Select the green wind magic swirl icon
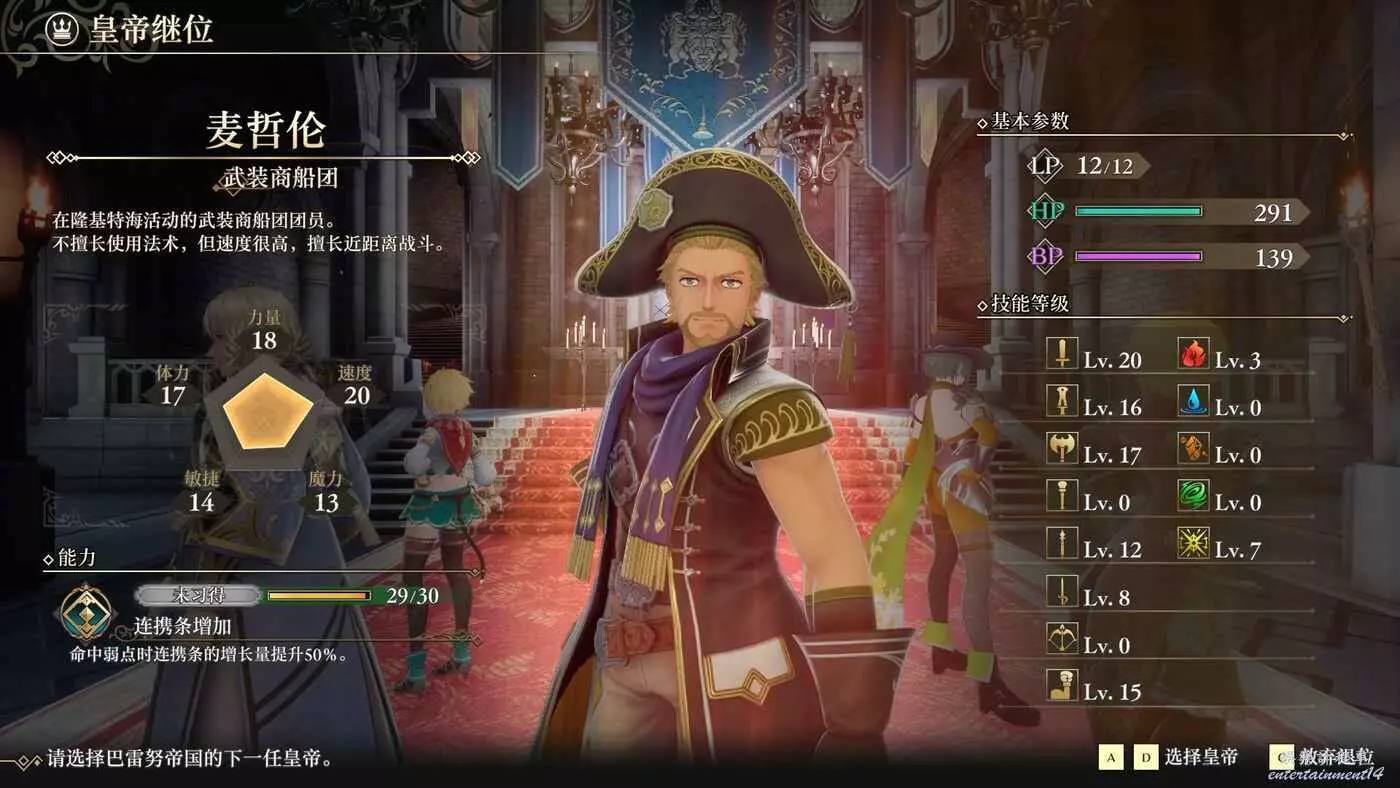Screen dimensions: 1400x788 [1193, 495]
